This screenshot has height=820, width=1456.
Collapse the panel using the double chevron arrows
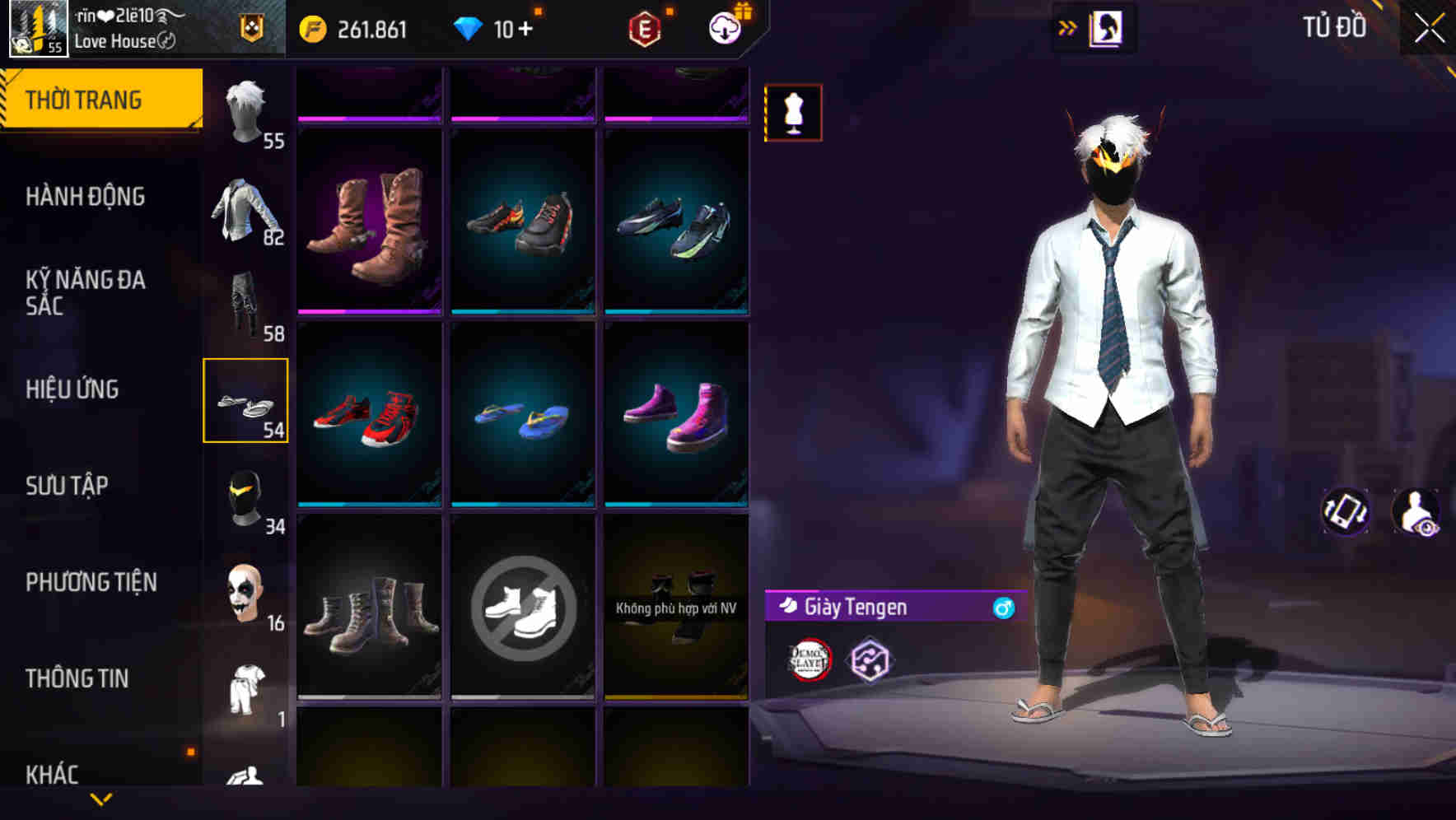coord(1068,26)
